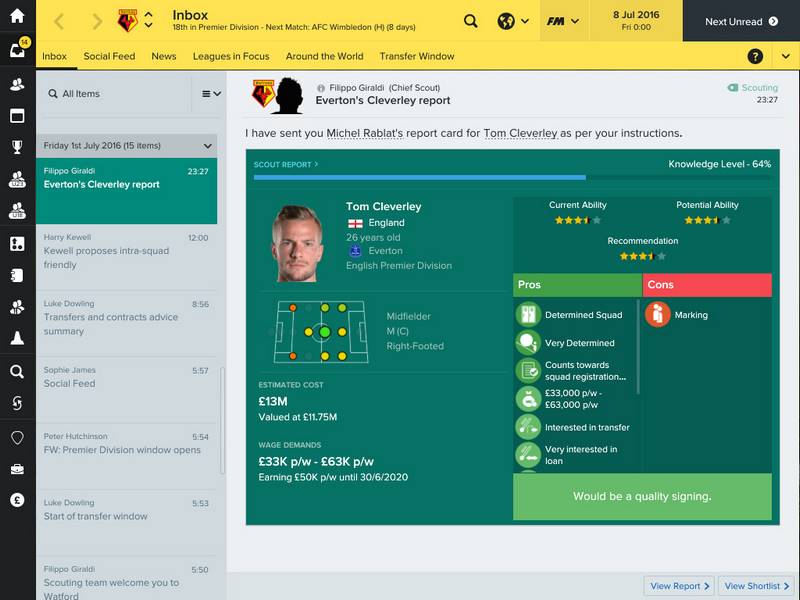Collapse the Friday 1st July 2016 group
This screenshot has width=800, height=600.
click(x=207, y=145)
